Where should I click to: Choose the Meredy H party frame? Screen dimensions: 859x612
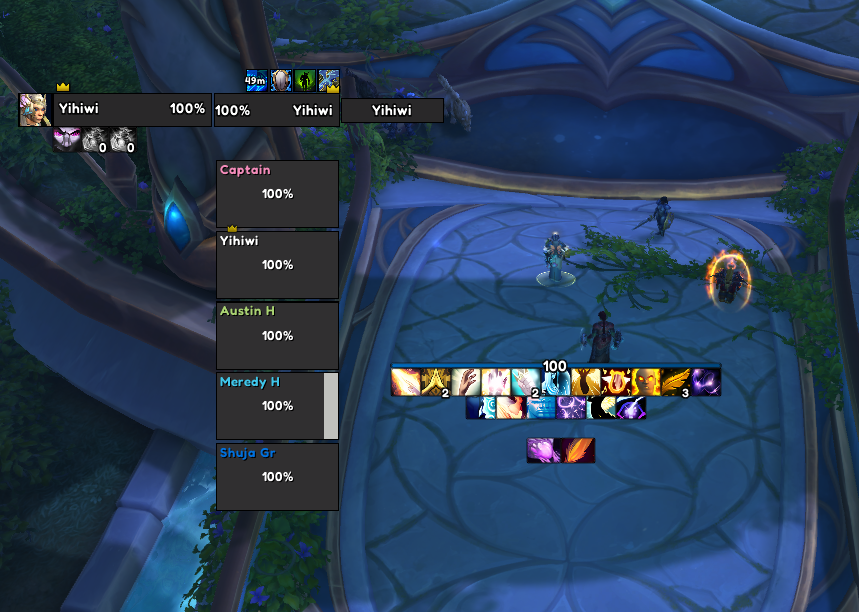coord(271,405)
